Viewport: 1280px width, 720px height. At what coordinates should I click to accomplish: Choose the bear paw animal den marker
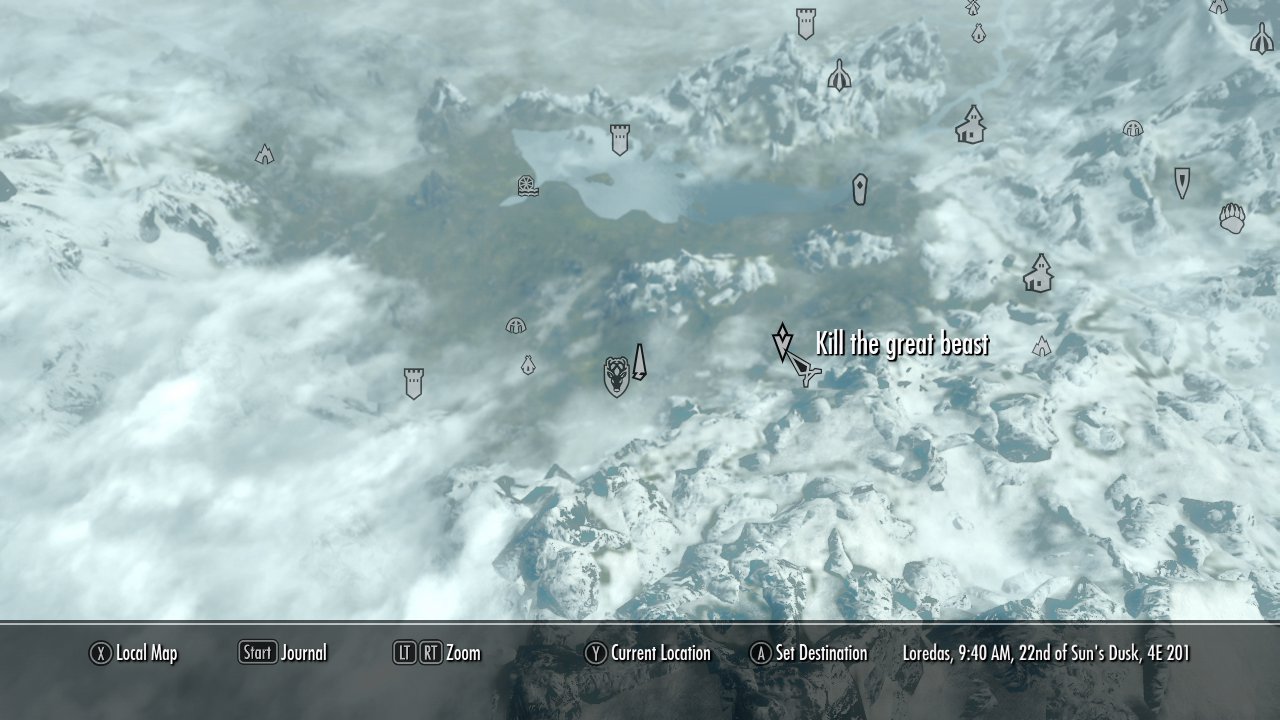1232,218
